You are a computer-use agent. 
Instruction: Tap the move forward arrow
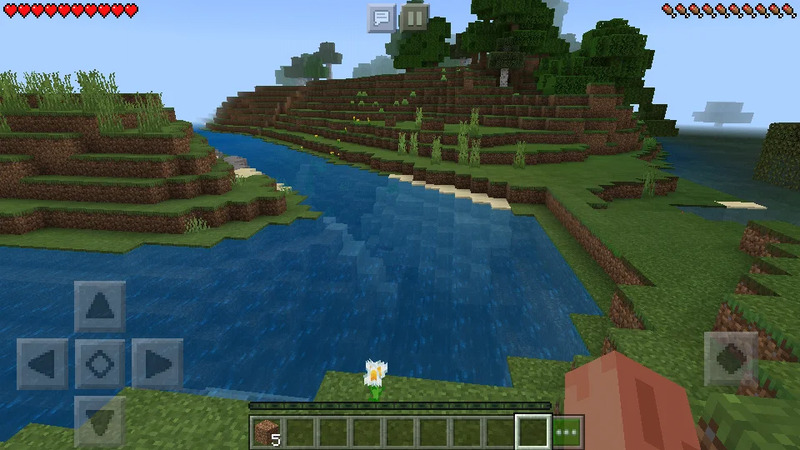pyautogui.click(x=100, y=307)
